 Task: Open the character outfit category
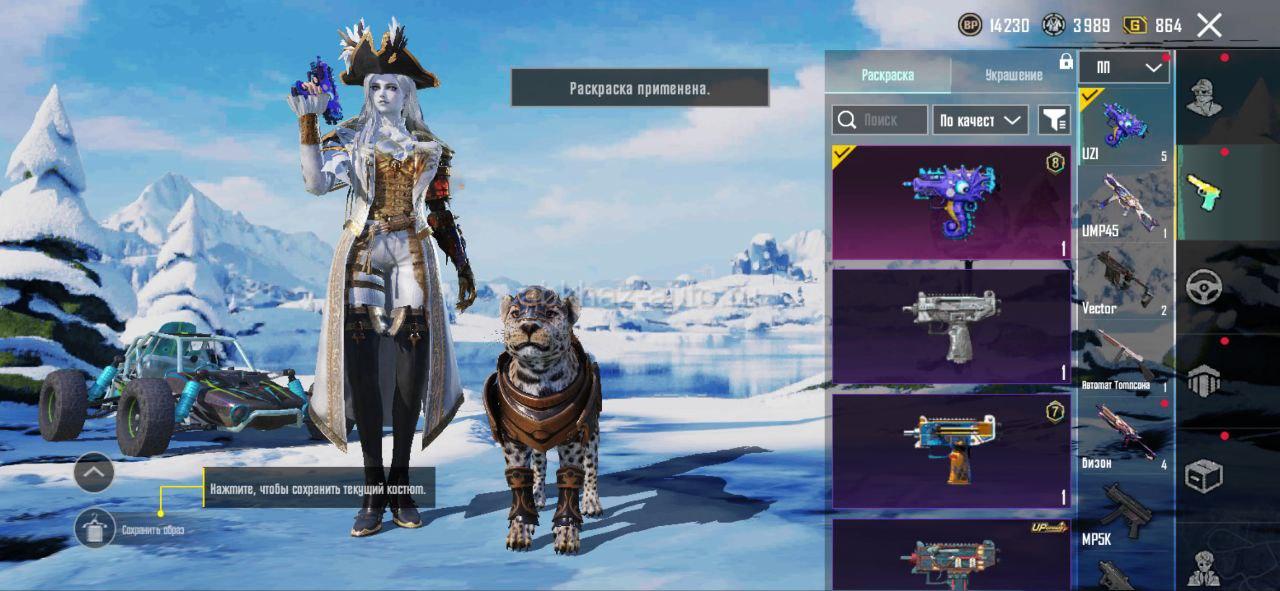1204,97
